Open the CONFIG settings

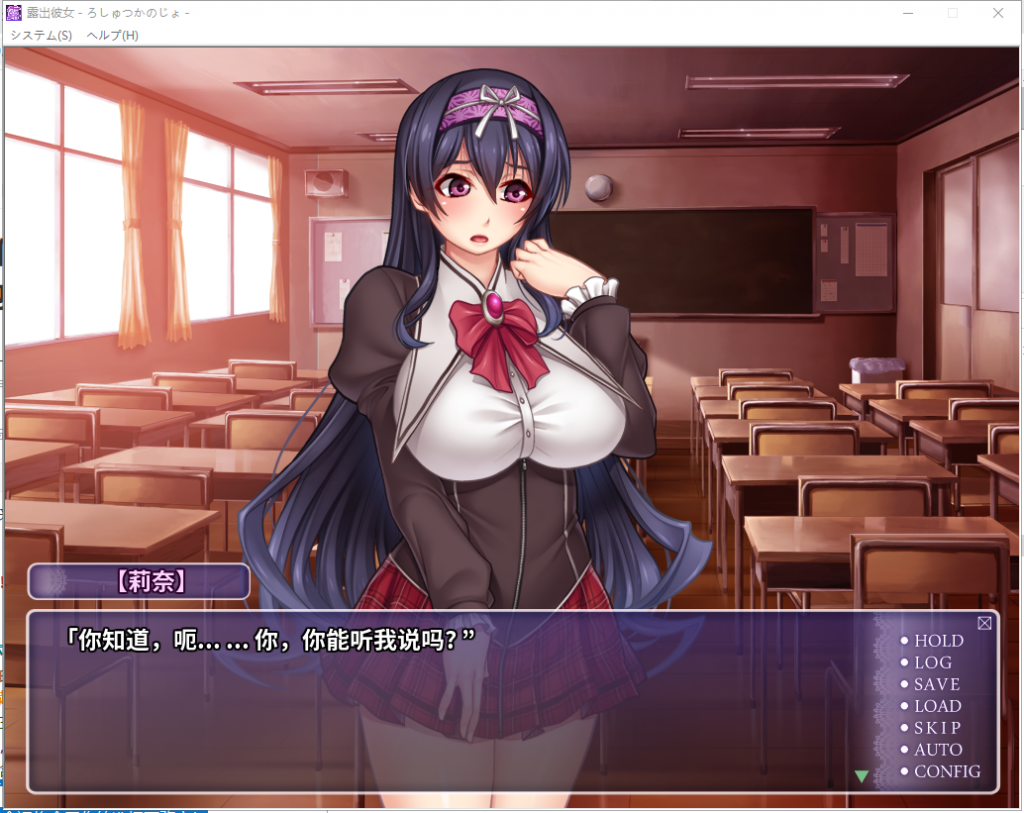pos(946,772)
